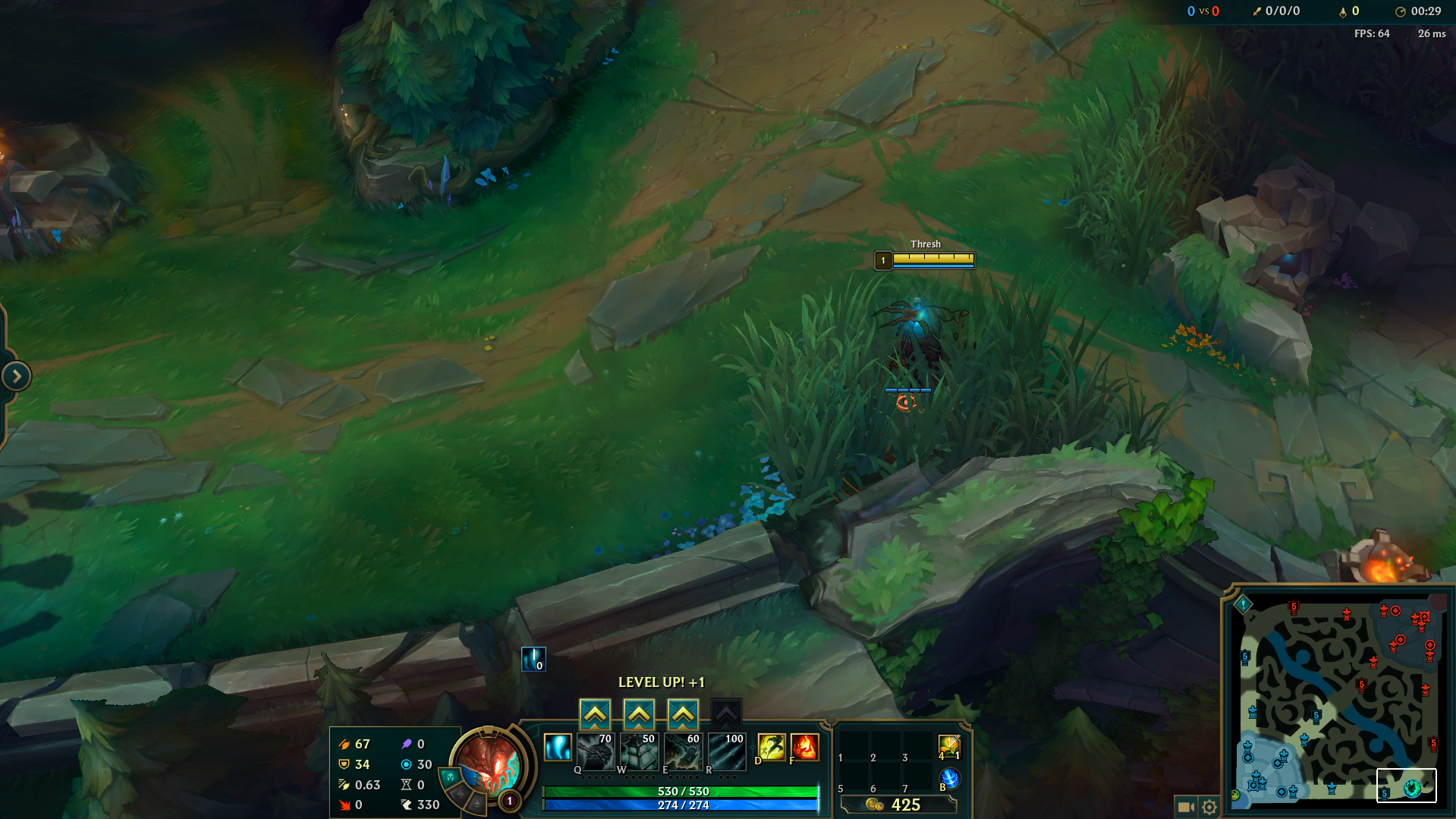Click the locked R ultimate ability icon
The height and width of the screenshot is (819, 1456).
(x=726, y=751)
